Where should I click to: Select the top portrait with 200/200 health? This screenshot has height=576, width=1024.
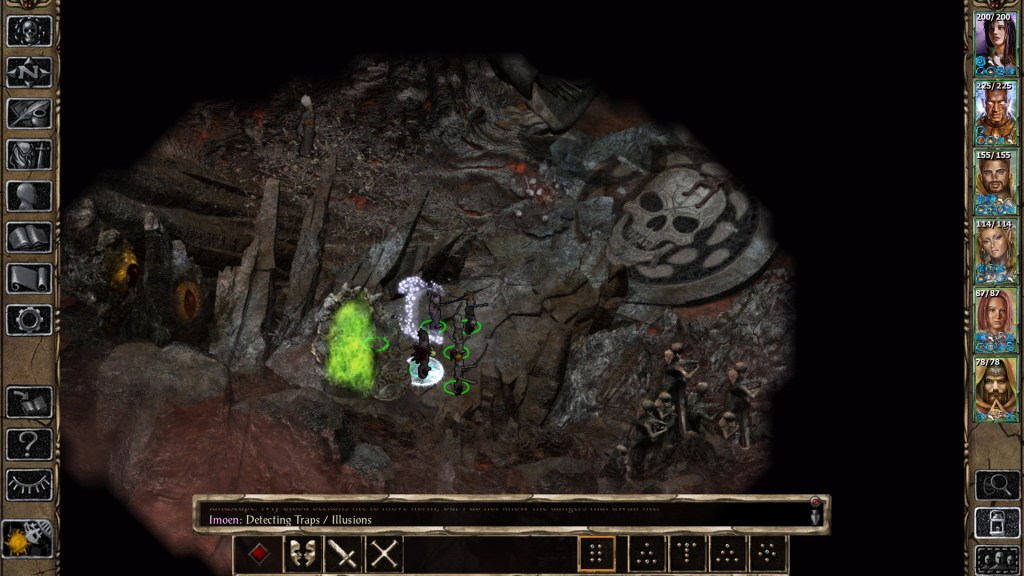tap(996, 43)
